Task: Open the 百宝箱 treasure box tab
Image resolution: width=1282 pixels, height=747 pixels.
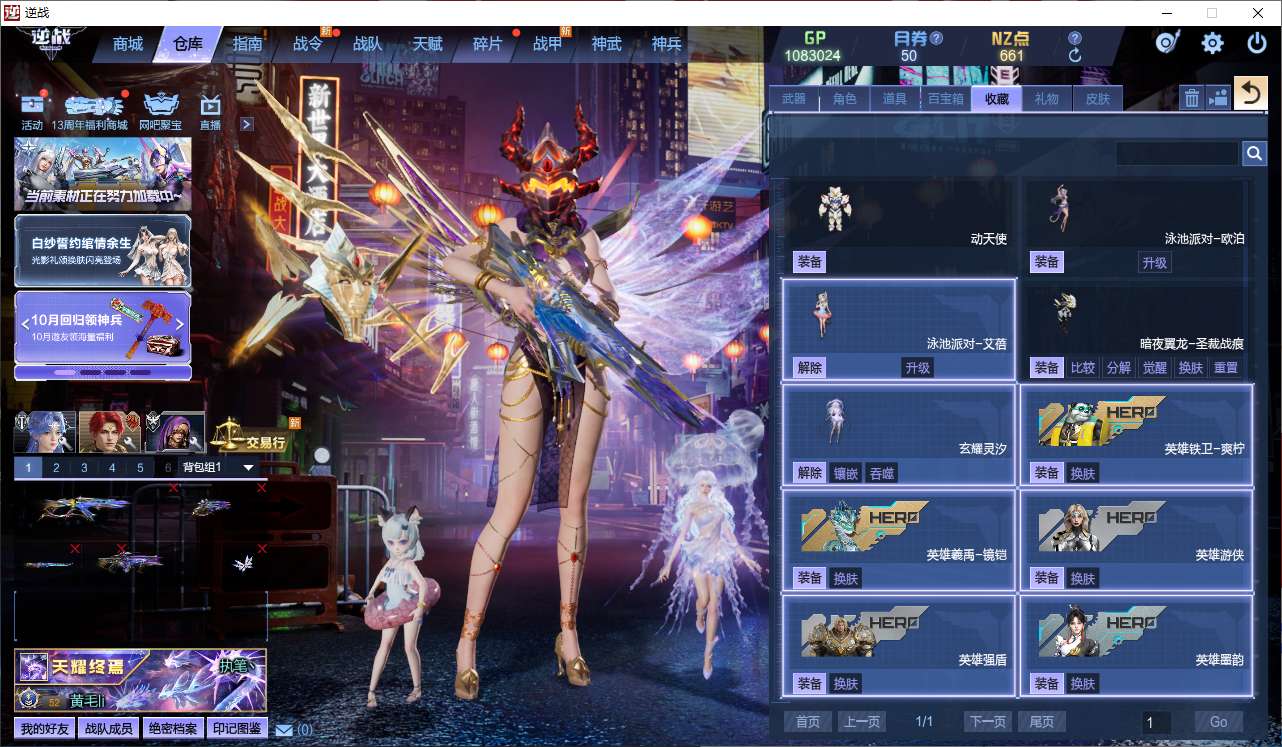Action: tap(945, 98)
